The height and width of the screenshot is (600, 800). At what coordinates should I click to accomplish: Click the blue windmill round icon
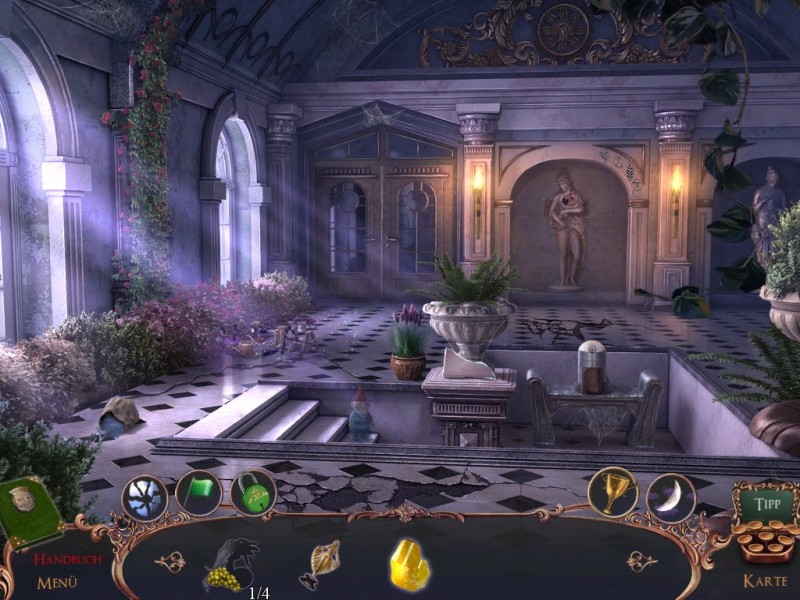tap(145, 497)
